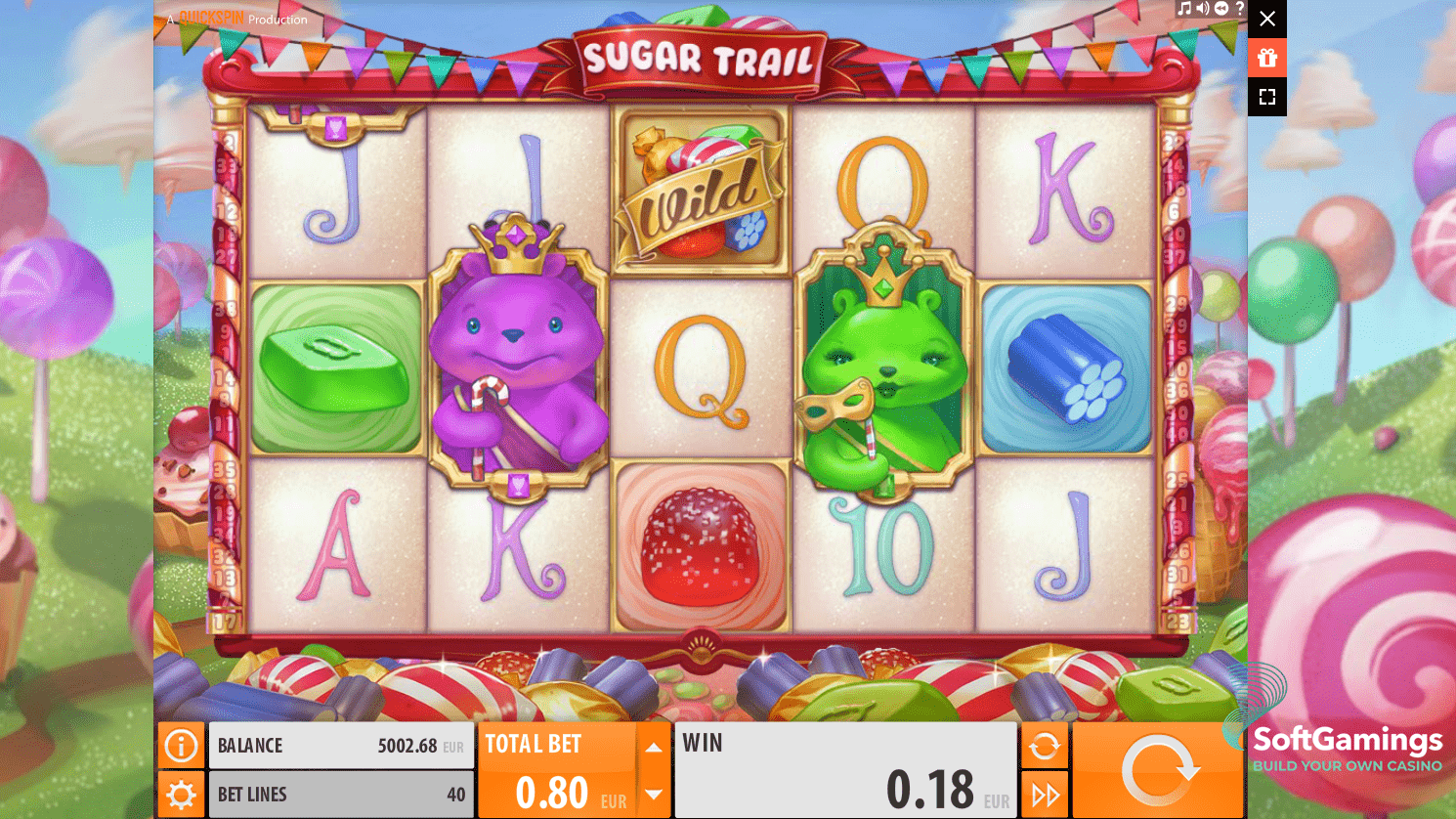Click the Total Bet panel

557,770
